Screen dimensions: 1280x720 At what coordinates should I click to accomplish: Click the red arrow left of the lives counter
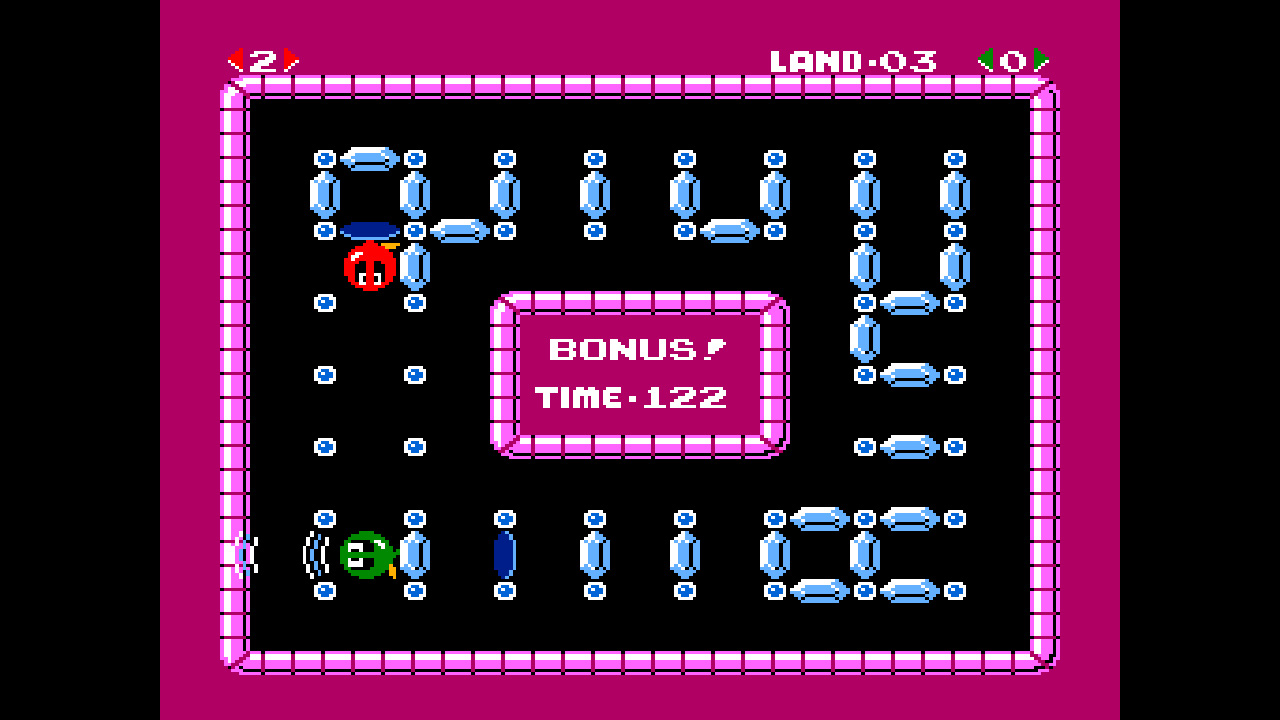point(236,57)
